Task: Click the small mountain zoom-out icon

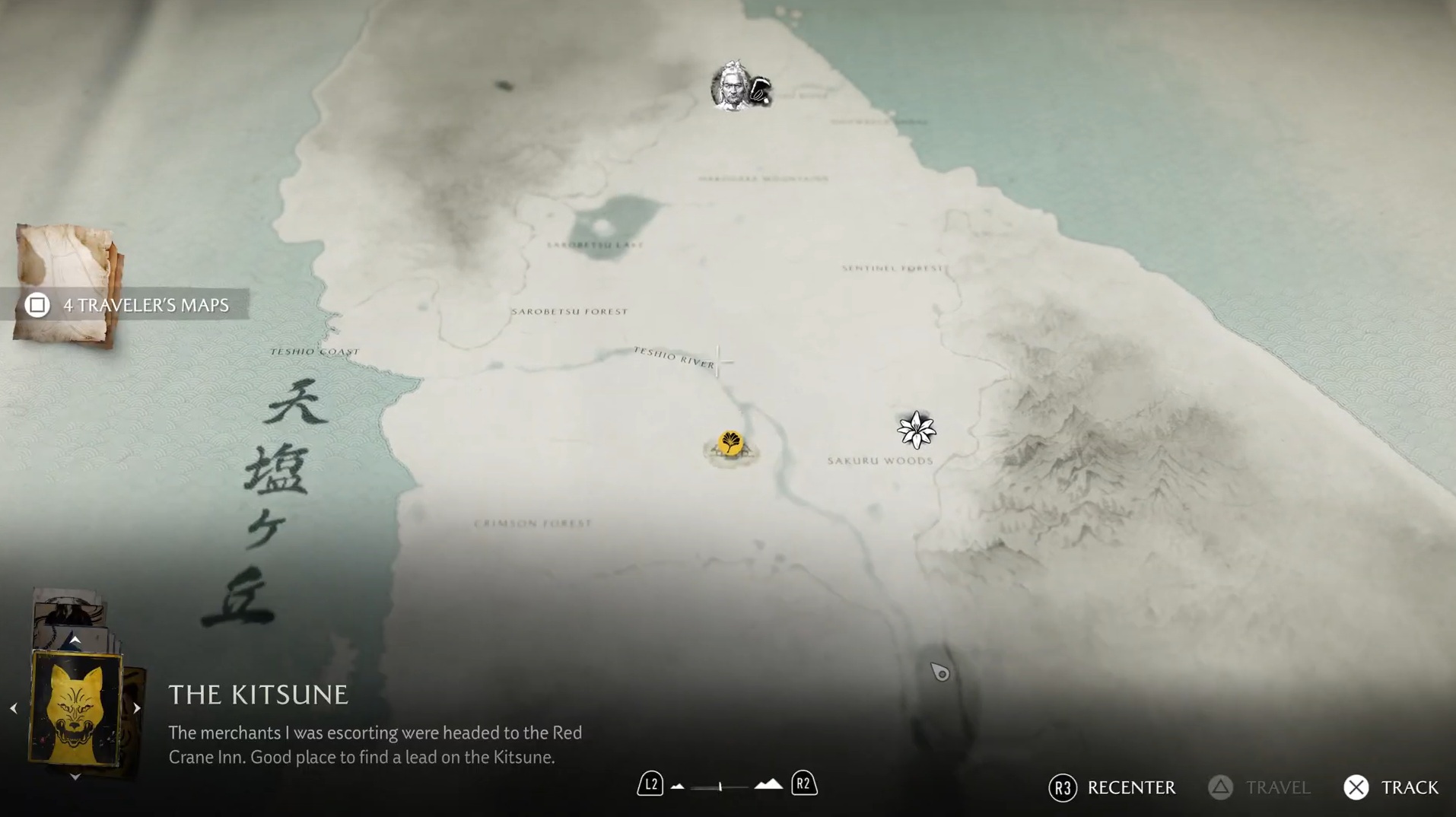Action: tap(678, 787)
